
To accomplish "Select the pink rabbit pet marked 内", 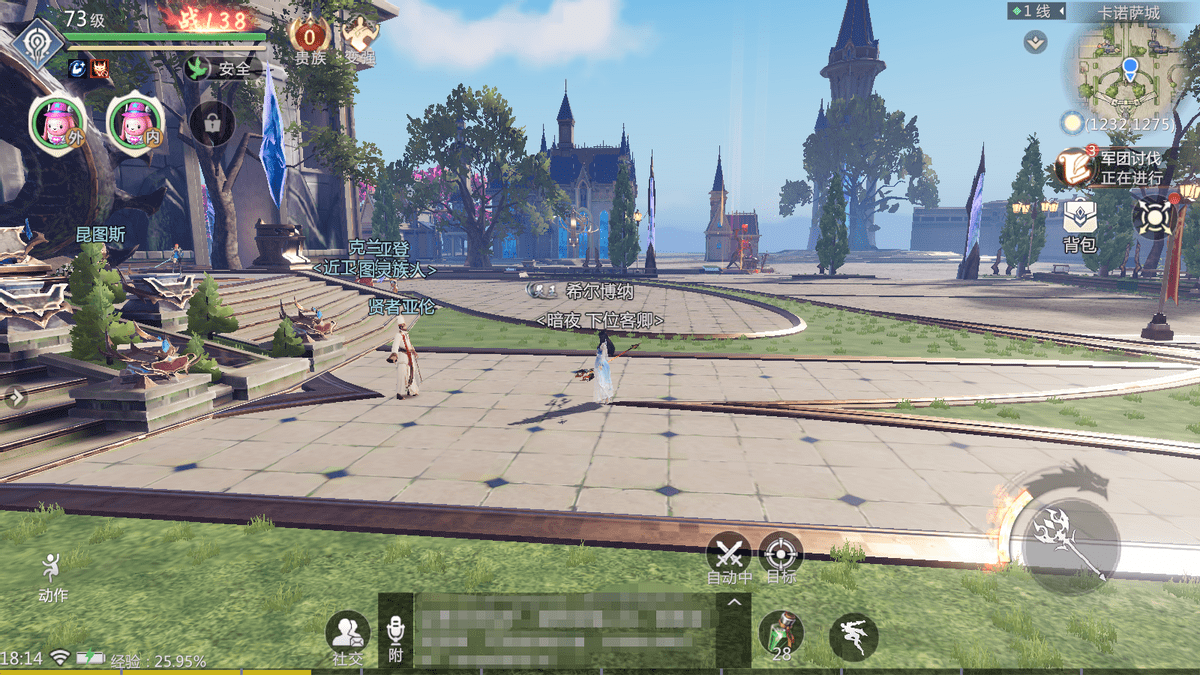I will (133, 124).
